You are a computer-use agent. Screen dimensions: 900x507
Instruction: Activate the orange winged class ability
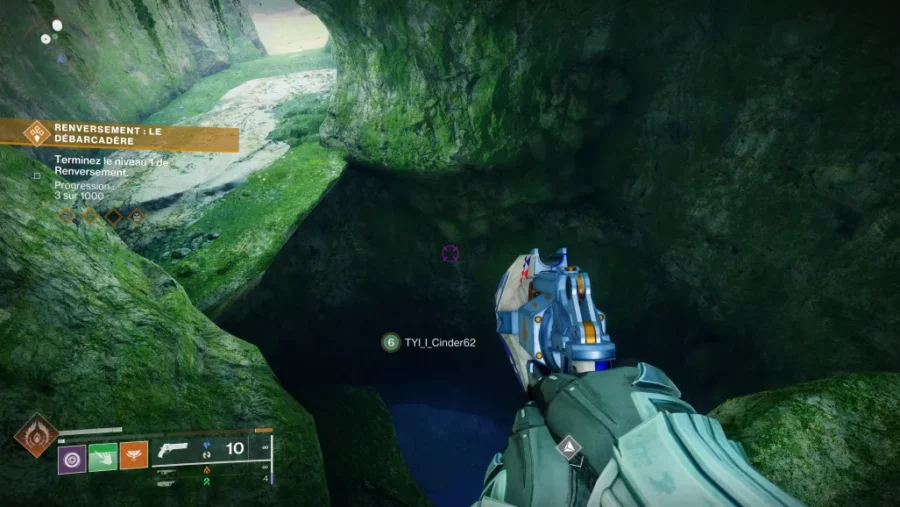click(134, 459)
